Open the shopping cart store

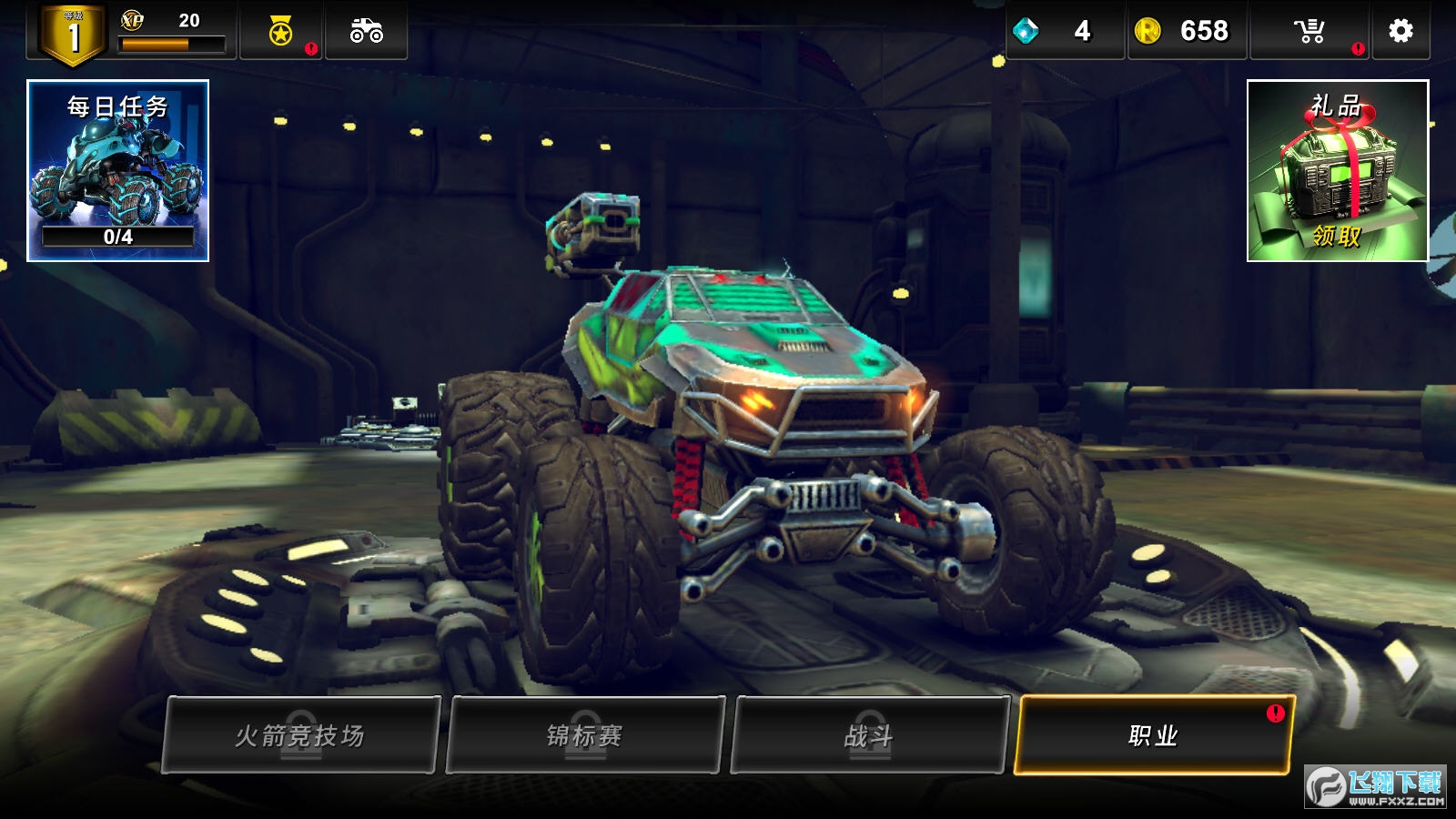tap(1309, 31)
